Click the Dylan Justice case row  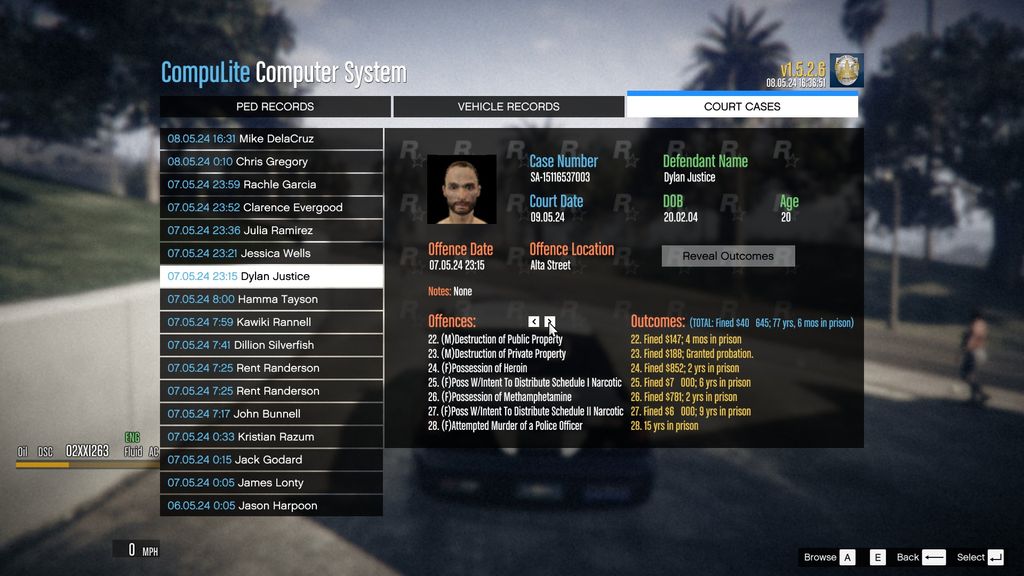click(271, 277)
